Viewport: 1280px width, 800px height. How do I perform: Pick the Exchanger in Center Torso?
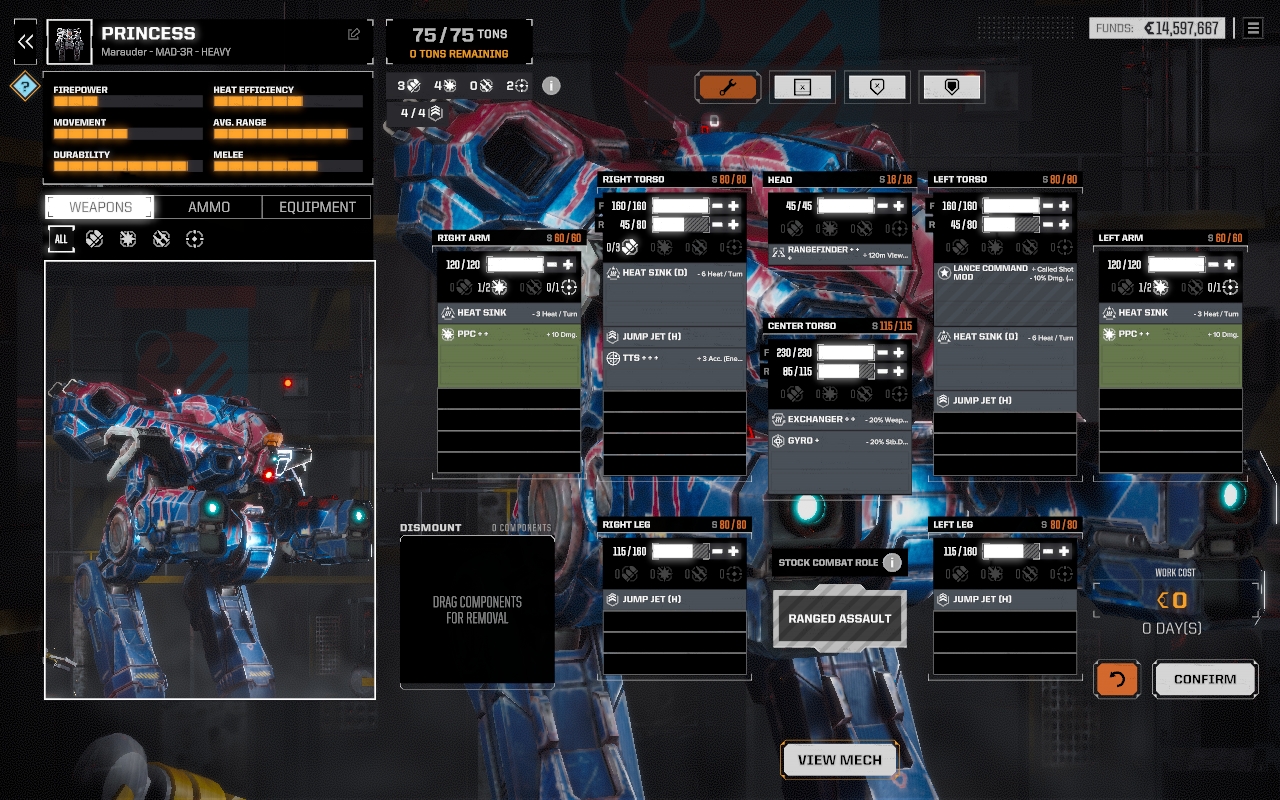pos(840,419)
